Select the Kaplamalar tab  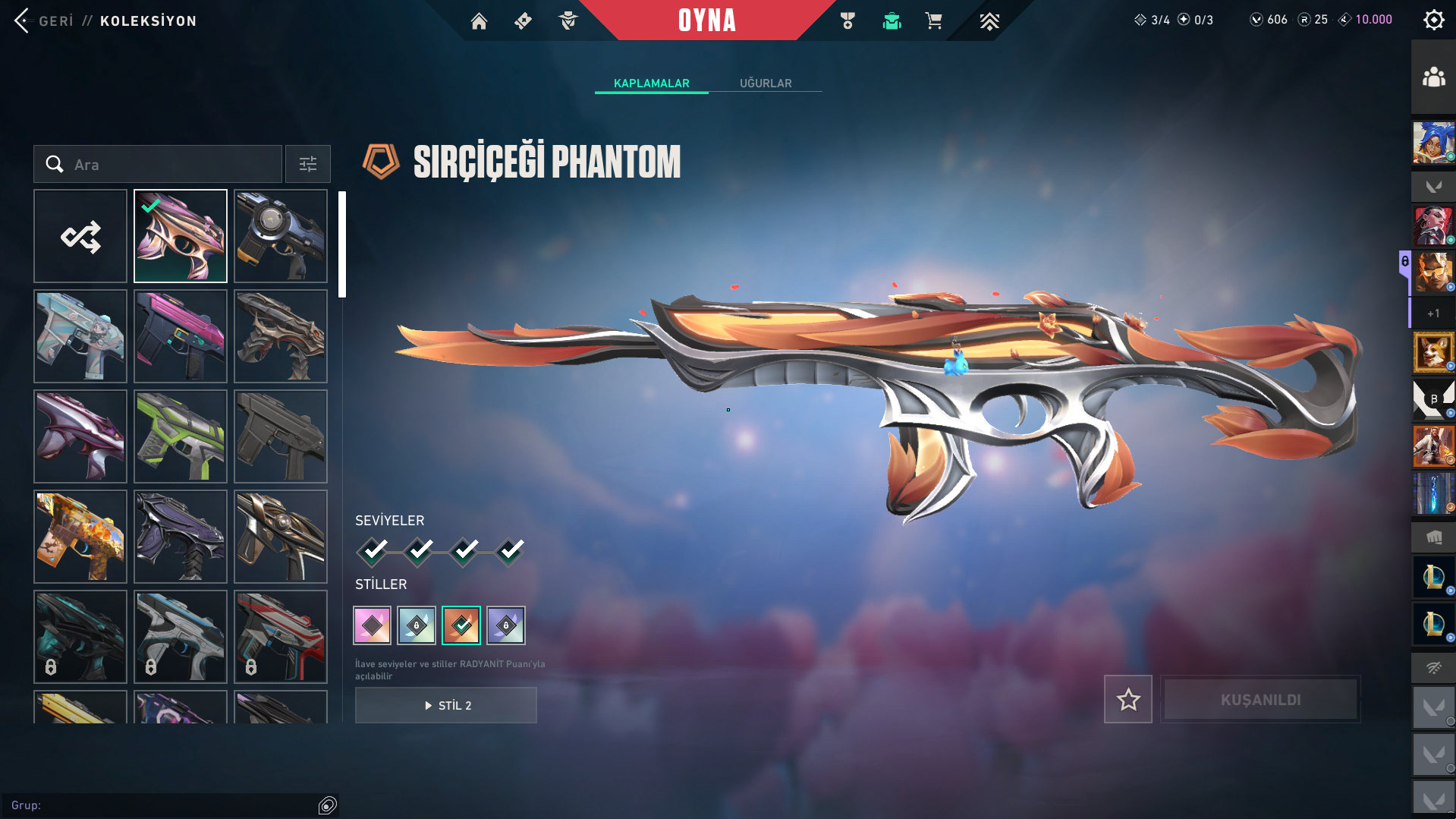pyautogui.click(x=651, y=83)
